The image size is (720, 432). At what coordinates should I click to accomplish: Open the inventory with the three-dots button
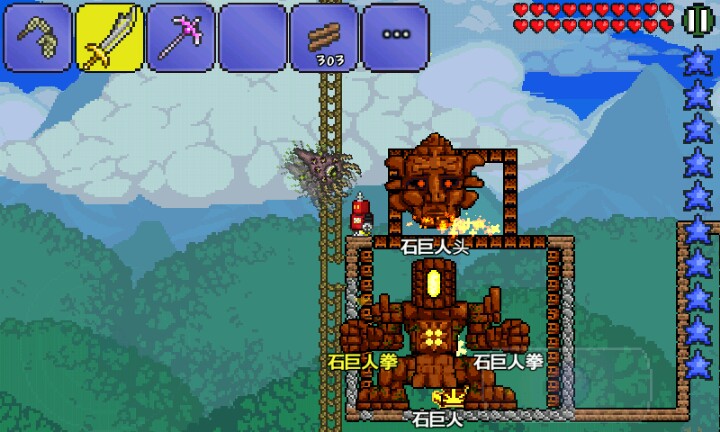pos(395,36)
